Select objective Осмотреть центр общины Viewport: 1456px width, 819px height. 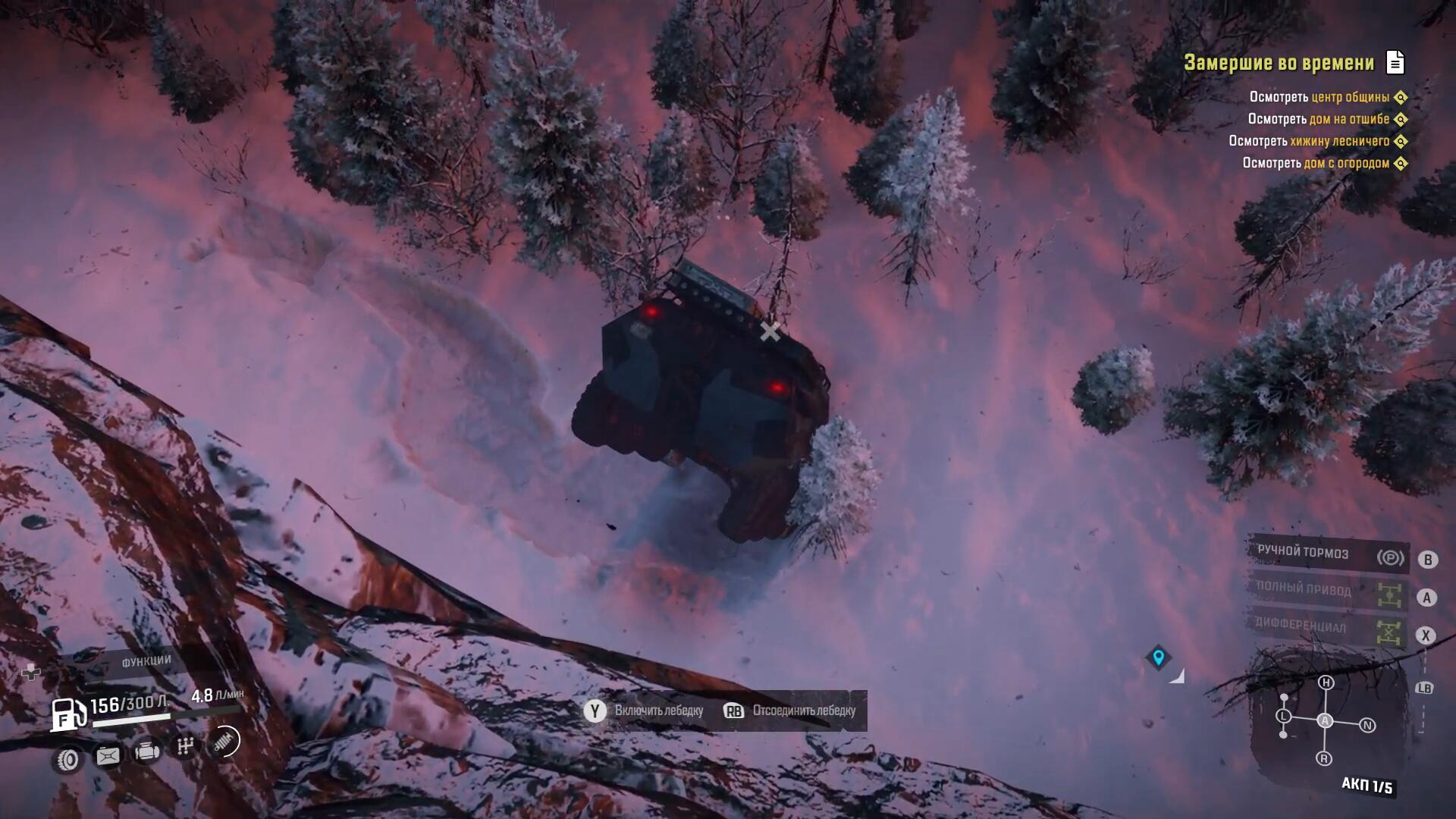[1319, 97]
